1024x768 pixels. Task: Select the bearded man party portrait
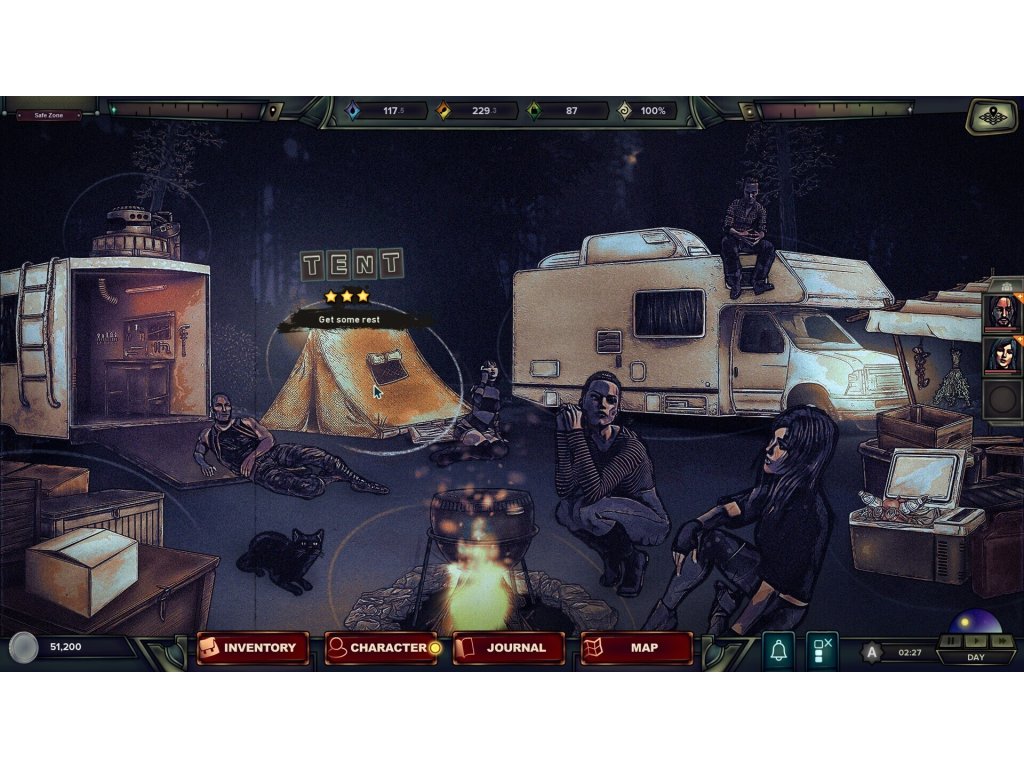(1001, 313)
